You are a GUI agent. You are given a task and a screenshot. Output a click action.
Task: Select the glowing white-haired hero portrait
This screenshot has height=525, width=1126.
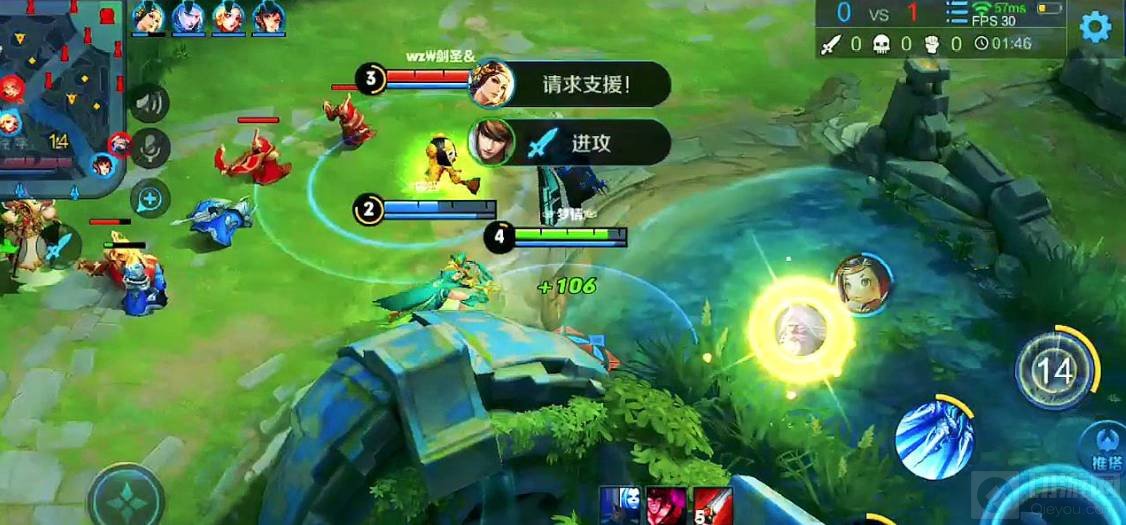[x=800, y=330]
